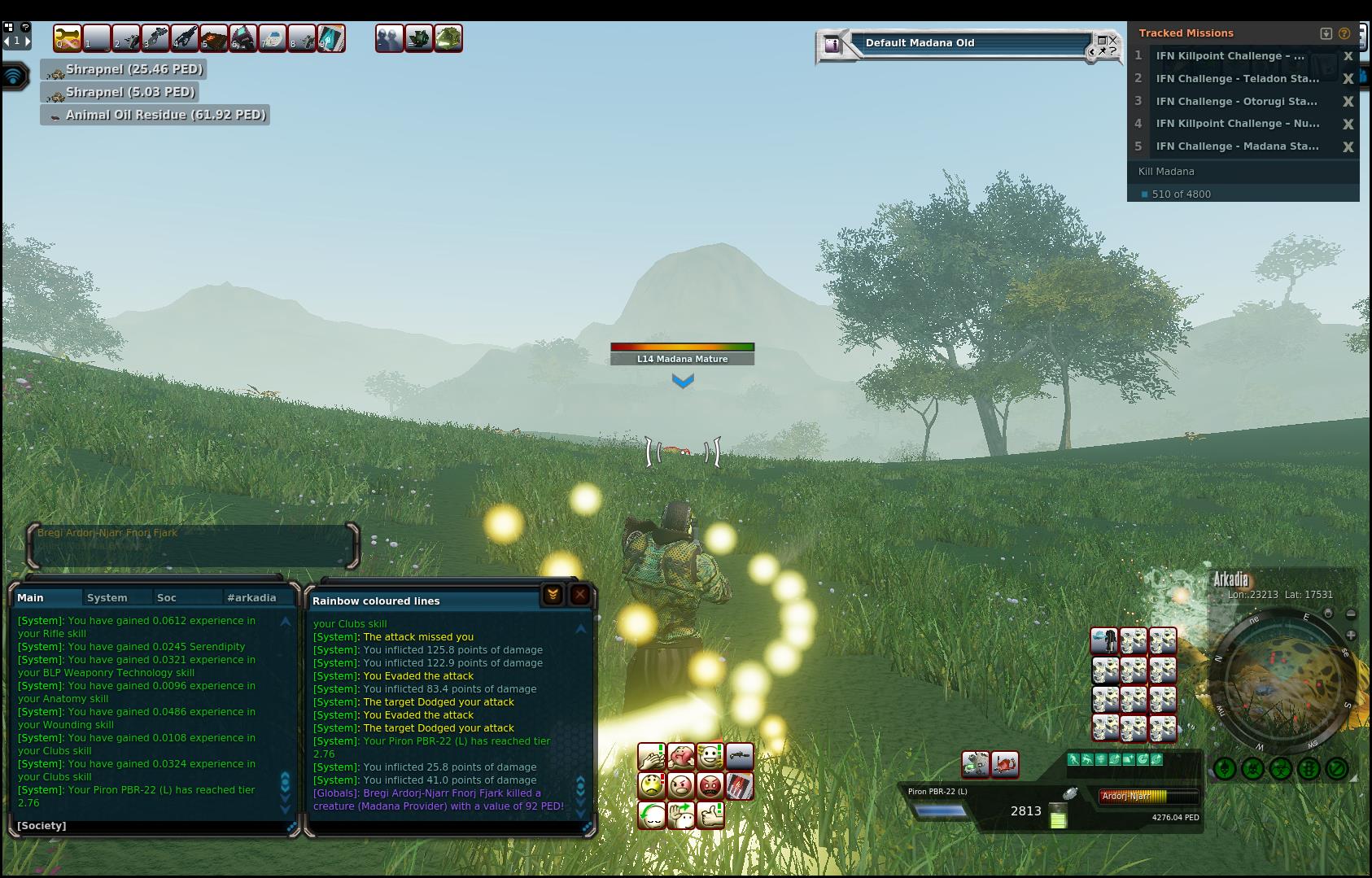Viewport: 1372px width, 878px height.
Task: Remove the IFN Challenge Madana mission from tracking
Action: coord(1348,147)
